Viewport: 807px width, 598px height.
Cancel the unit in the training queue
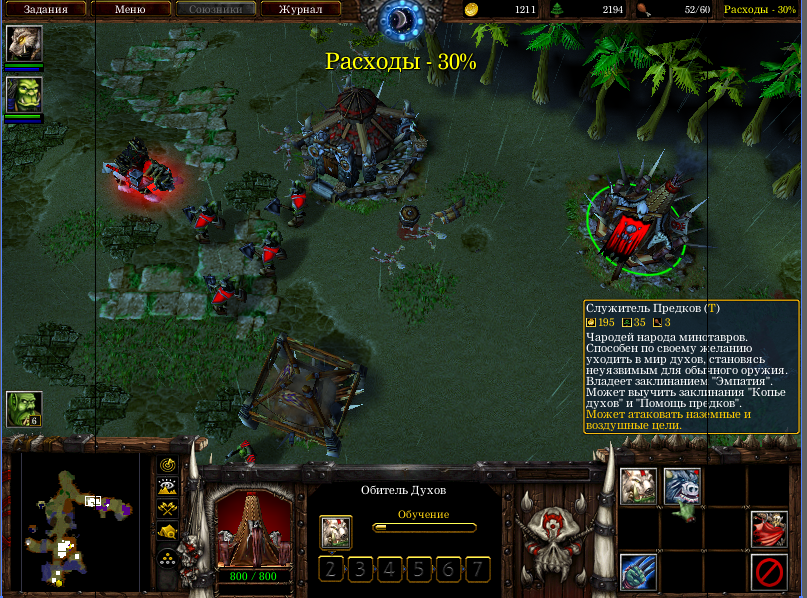(x=336, y=531)
